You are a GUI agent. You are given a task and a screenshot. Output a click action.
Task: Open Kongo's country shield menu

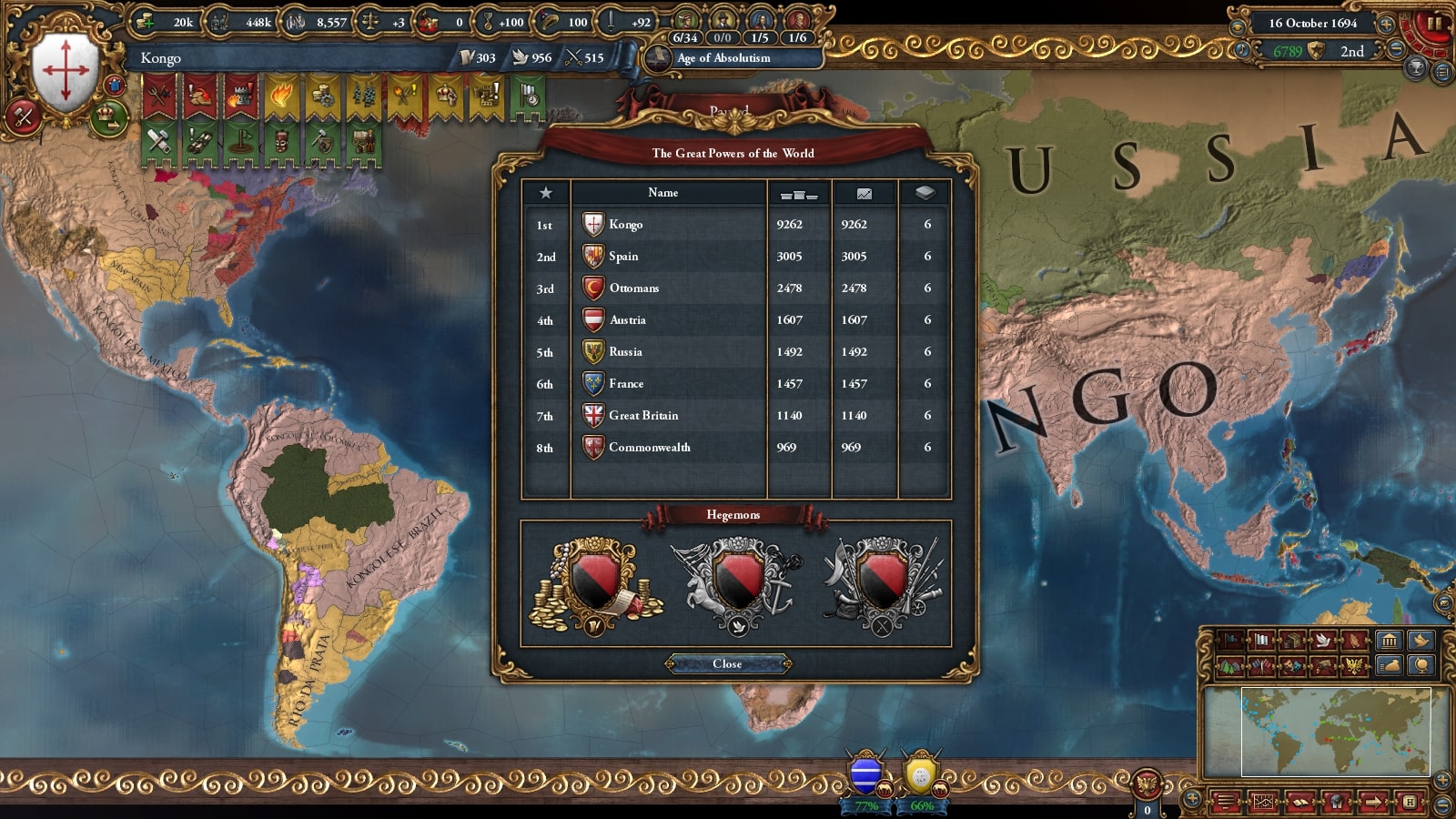(66, 73)
